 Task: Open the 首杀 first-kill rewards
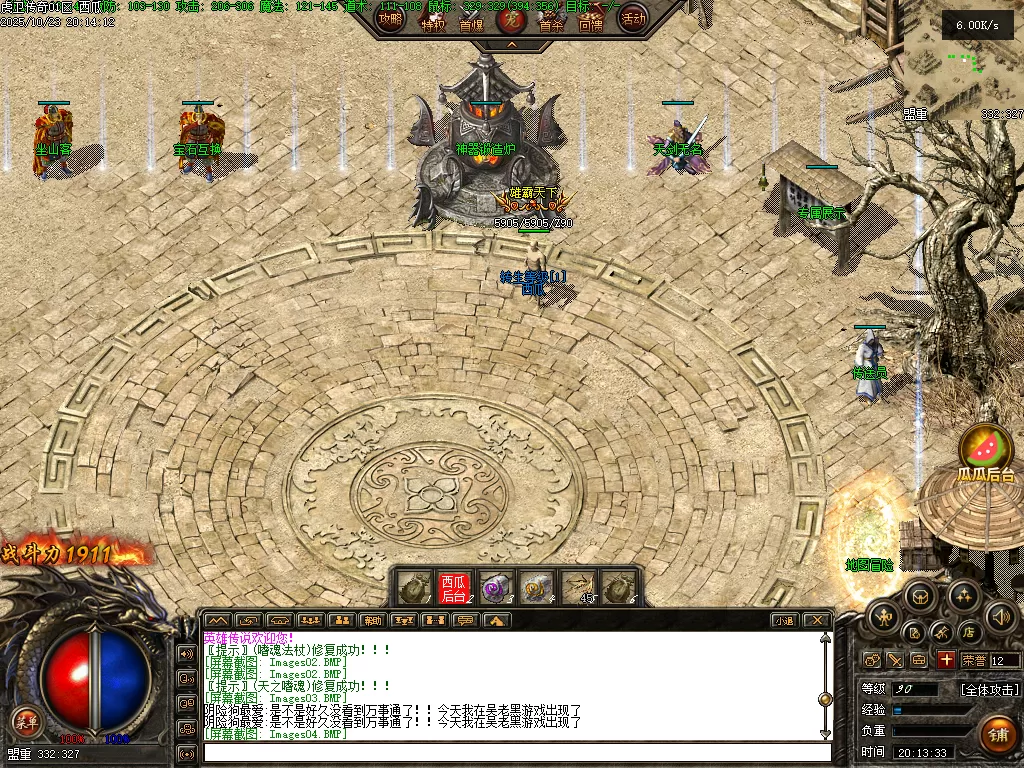tap(551, 22)
